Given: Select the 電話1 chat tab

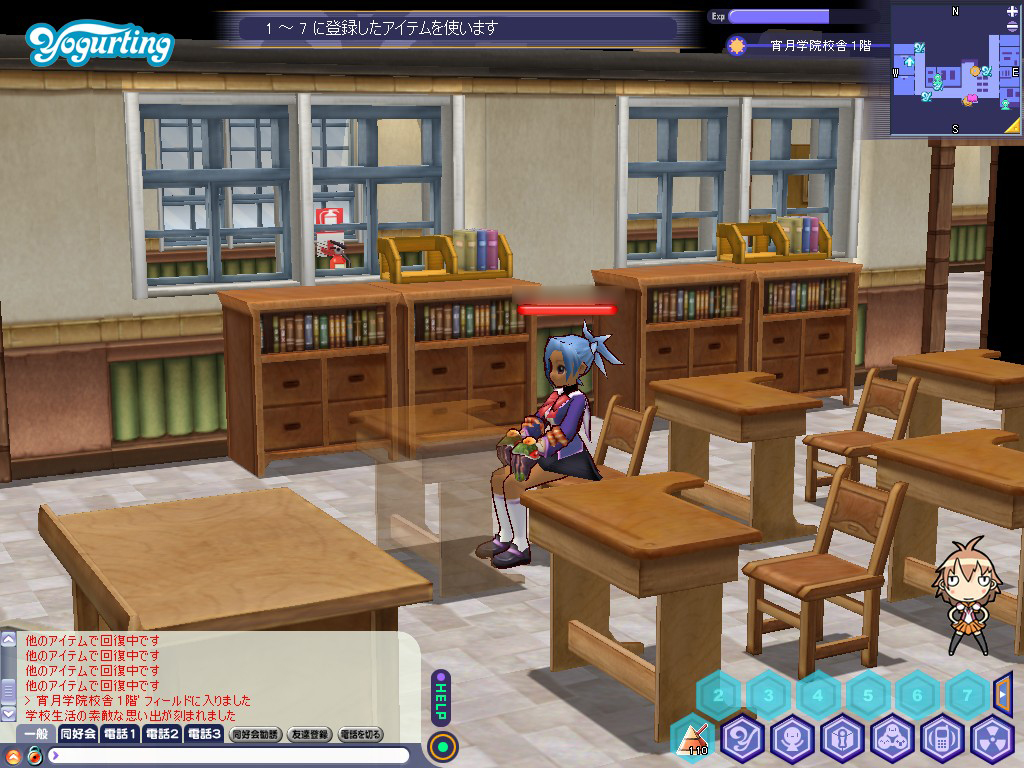Looking at the screenshot, I should tap(120, 734).
